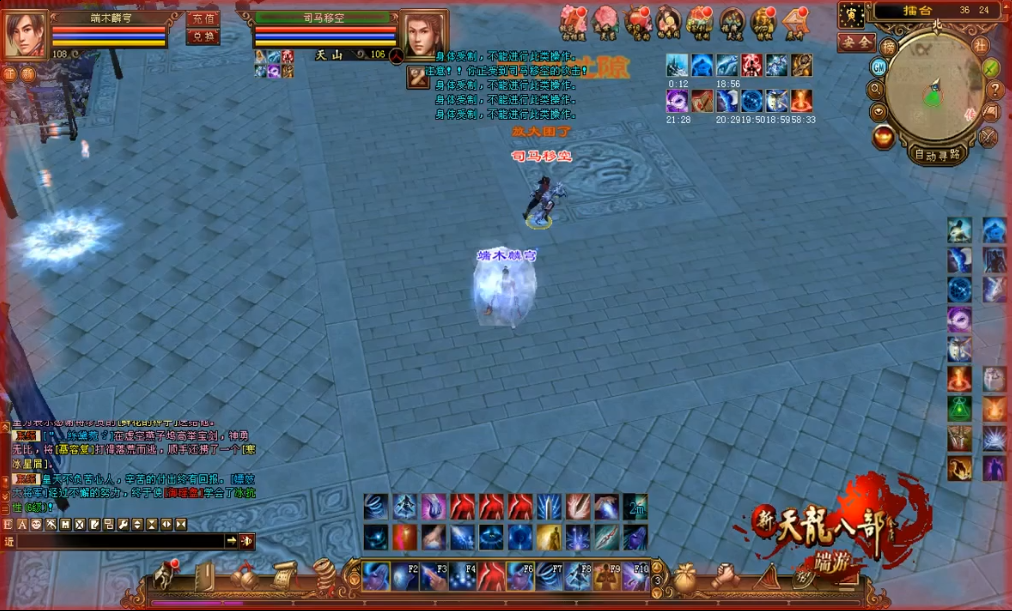
Task: Click the green potion flask skill icon
Action: [959, 409]
